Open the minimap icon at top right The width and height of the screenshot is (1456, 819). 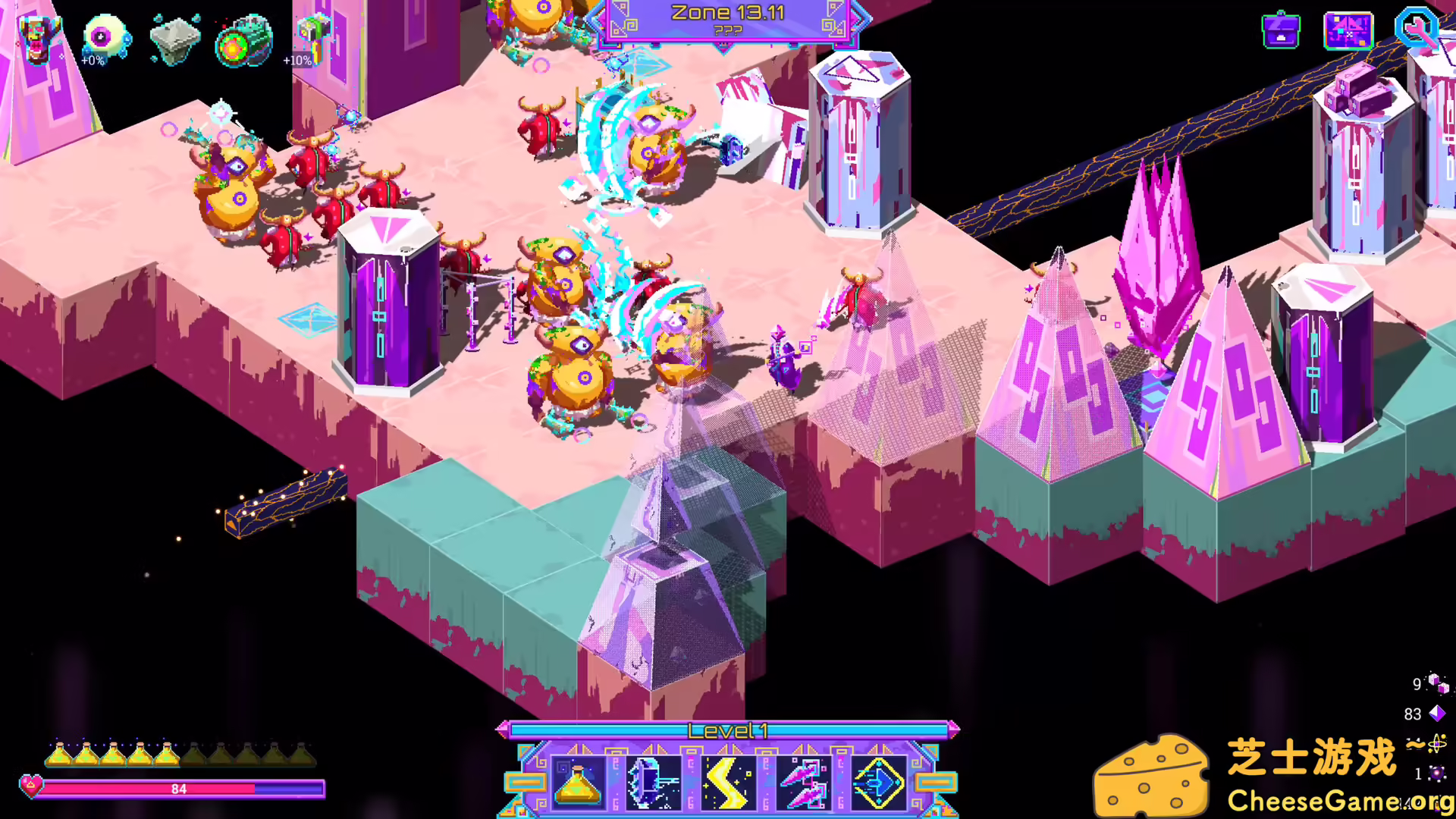(1349, 30)
